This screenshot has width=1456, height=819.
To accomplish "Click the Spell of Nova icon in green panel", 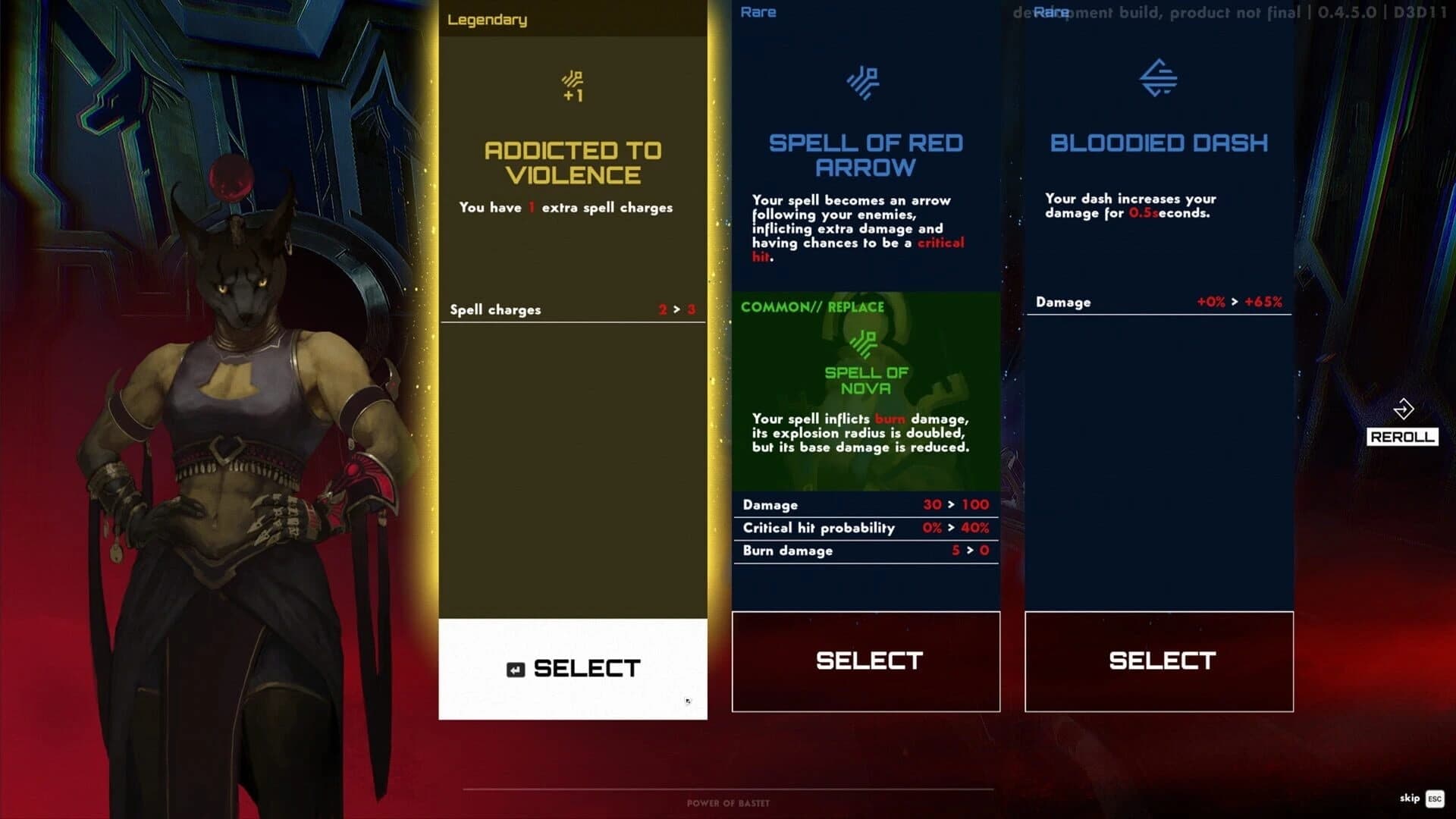I will (865, 345).
